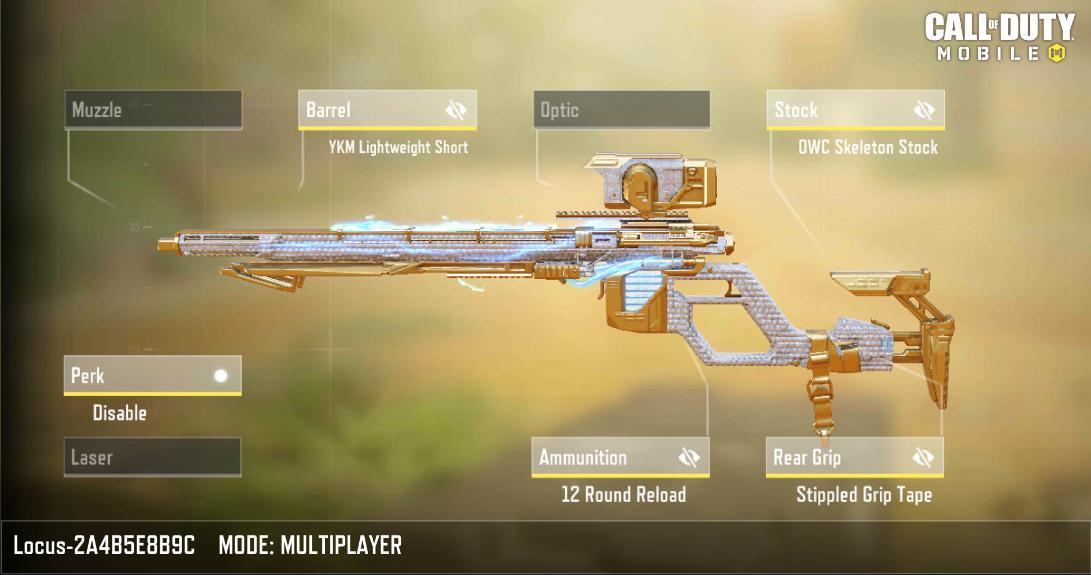
Task: Open the Perk attachment slot
Action: [x=152, y=376]
